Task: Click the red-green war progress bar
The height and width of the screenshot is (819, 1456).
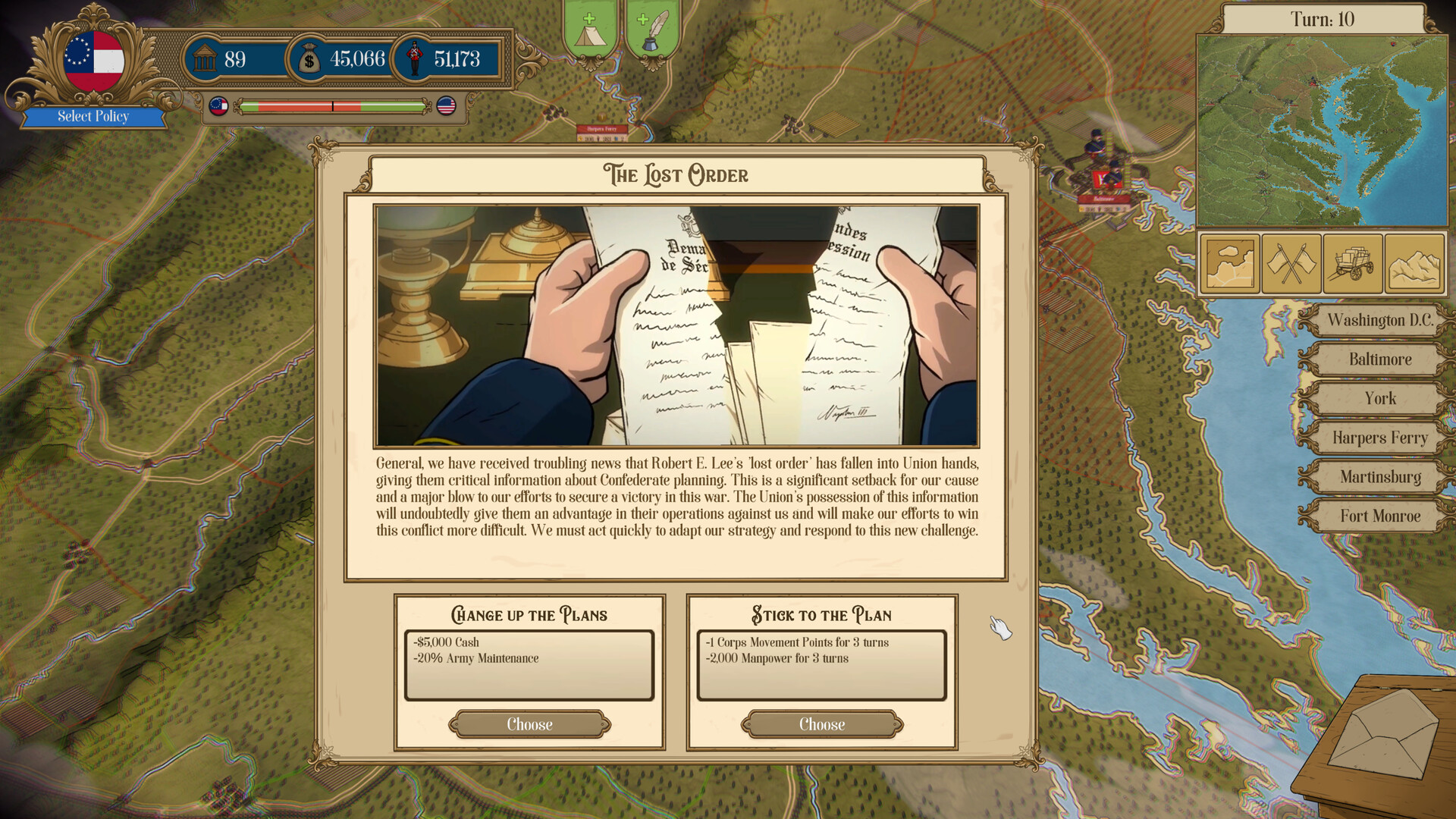Action: pos(331,107)
